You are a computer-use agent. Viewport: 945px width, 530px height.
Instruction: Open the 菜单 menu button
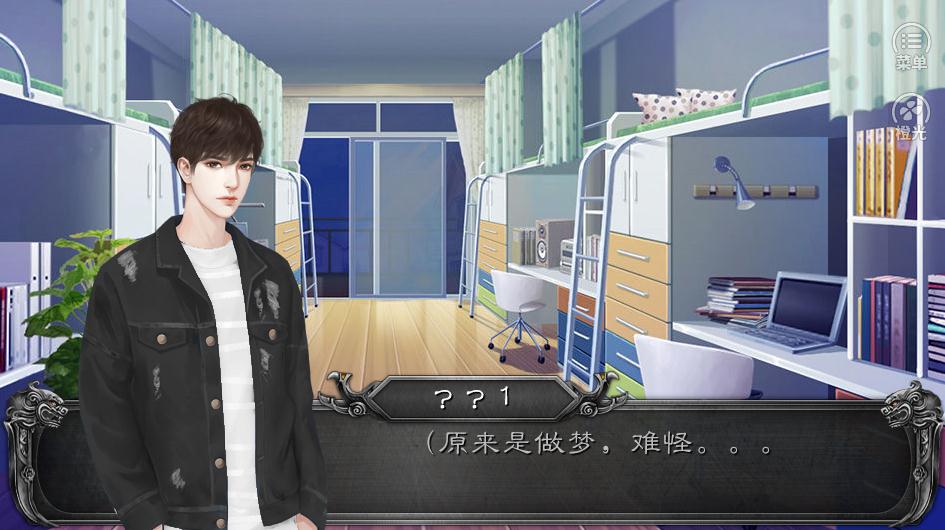click(x=910, y=44)
